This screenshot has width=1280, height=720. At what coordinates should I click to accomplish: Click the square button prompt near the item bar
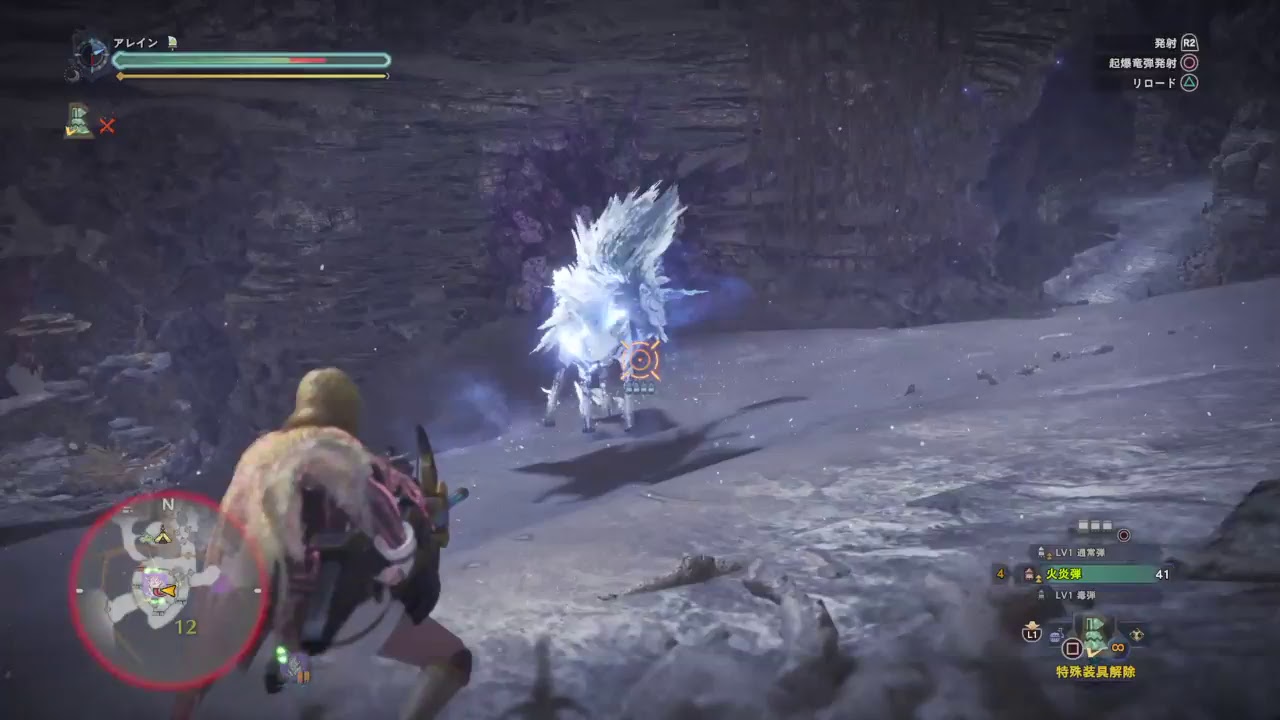click(x=1071, y=650)
